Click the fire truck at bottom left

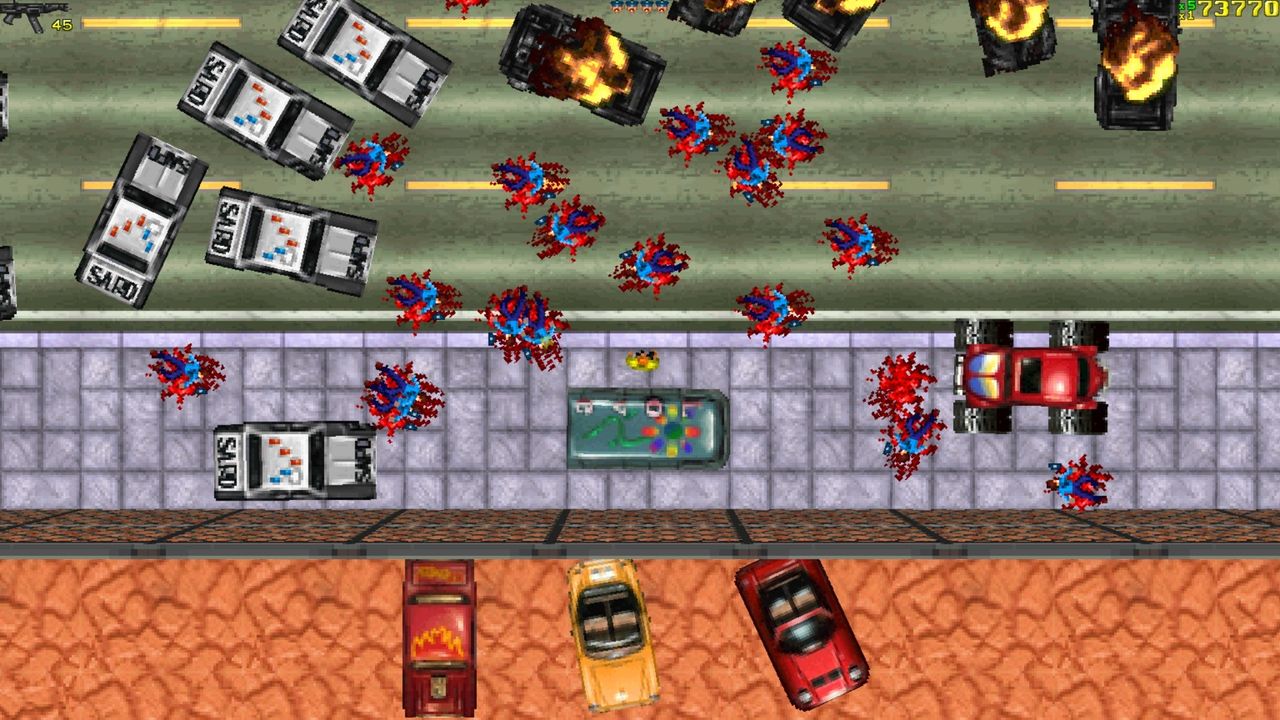click(x=440, y=635)
